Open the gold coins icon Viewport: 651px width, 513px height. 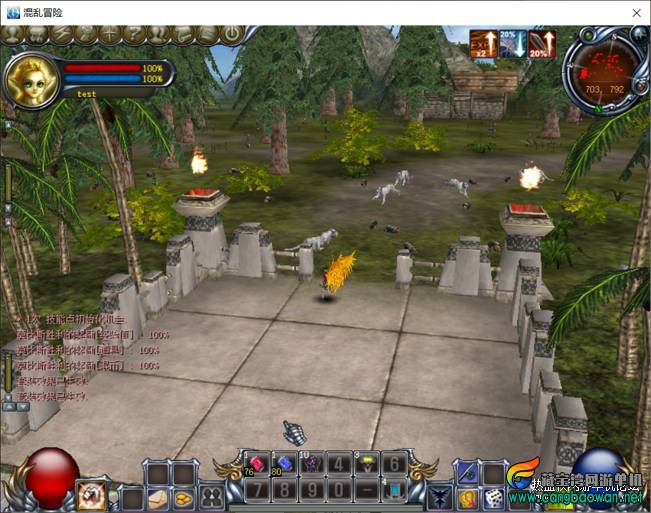(x=184, y=497)
